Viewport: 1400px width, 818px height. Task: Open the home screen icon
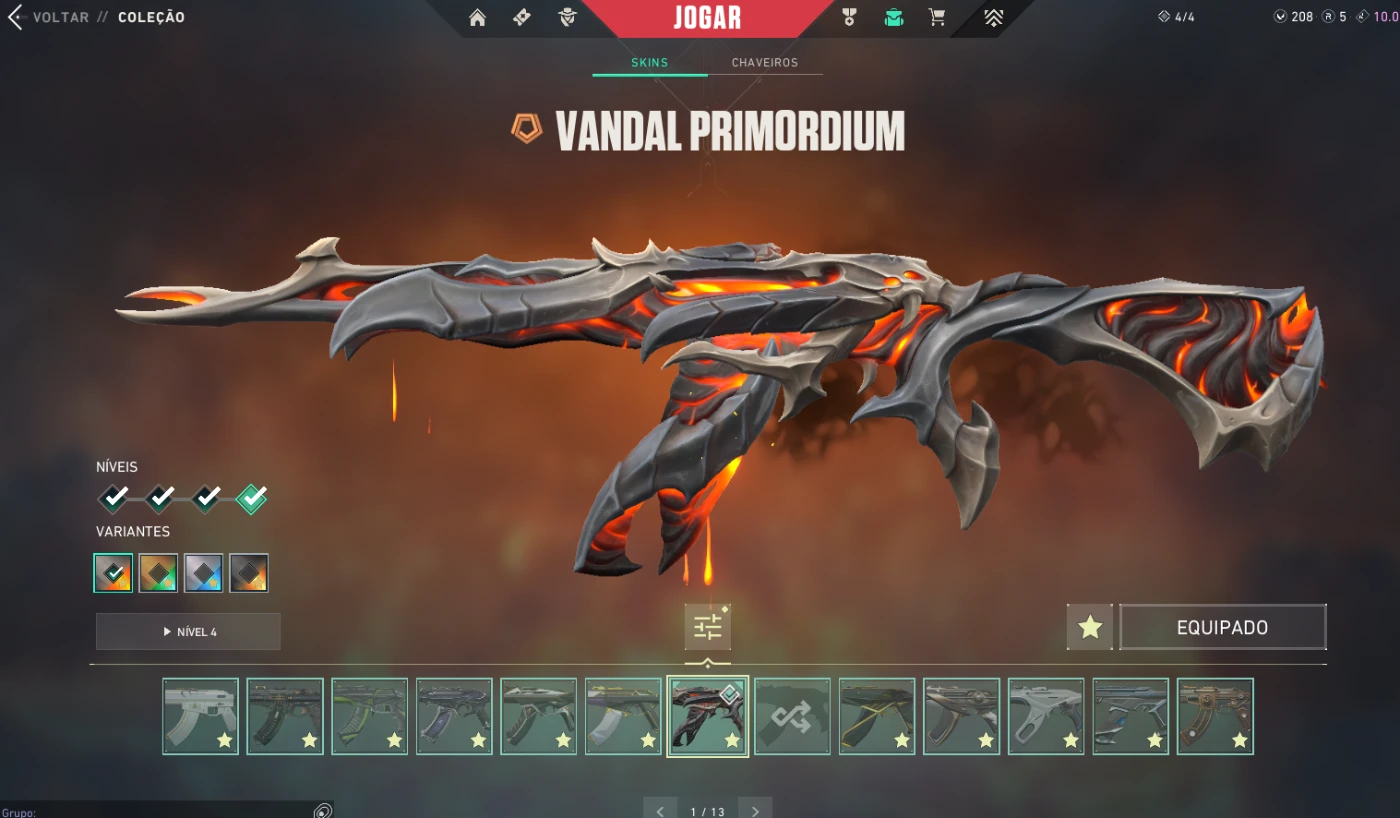477,18
